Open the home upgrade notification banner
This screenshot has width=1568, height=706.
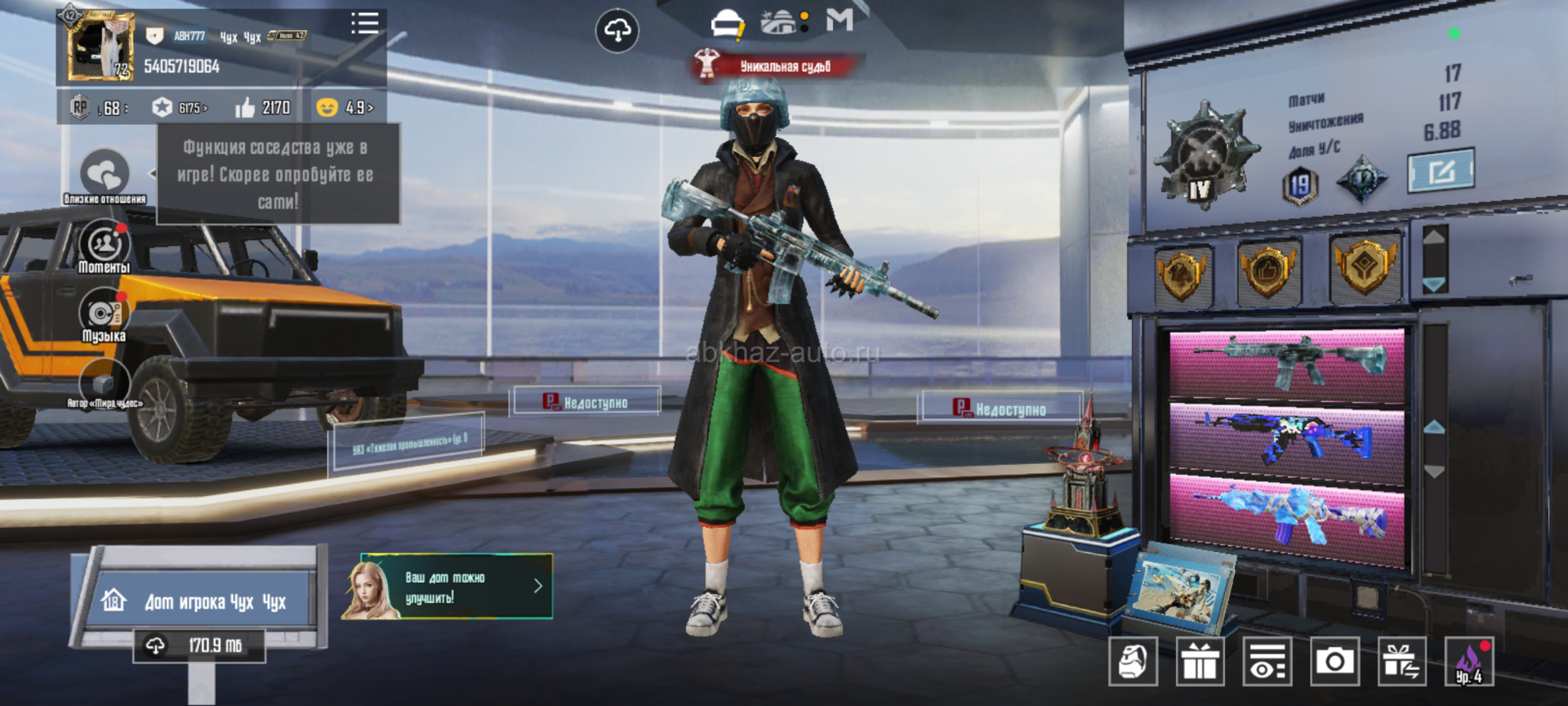pos(457,587)
